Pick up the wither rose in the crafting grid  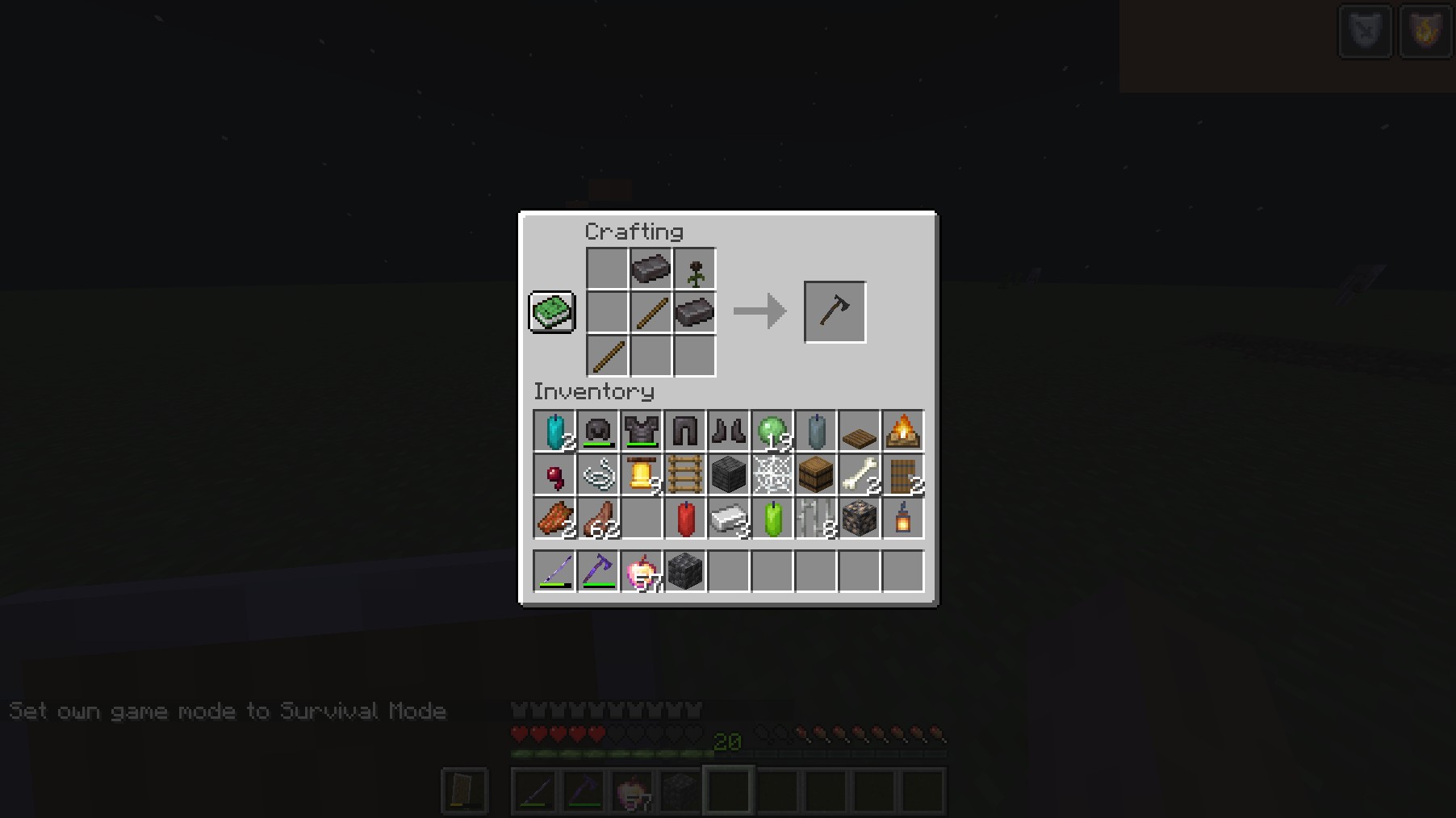tap(695, 269)
